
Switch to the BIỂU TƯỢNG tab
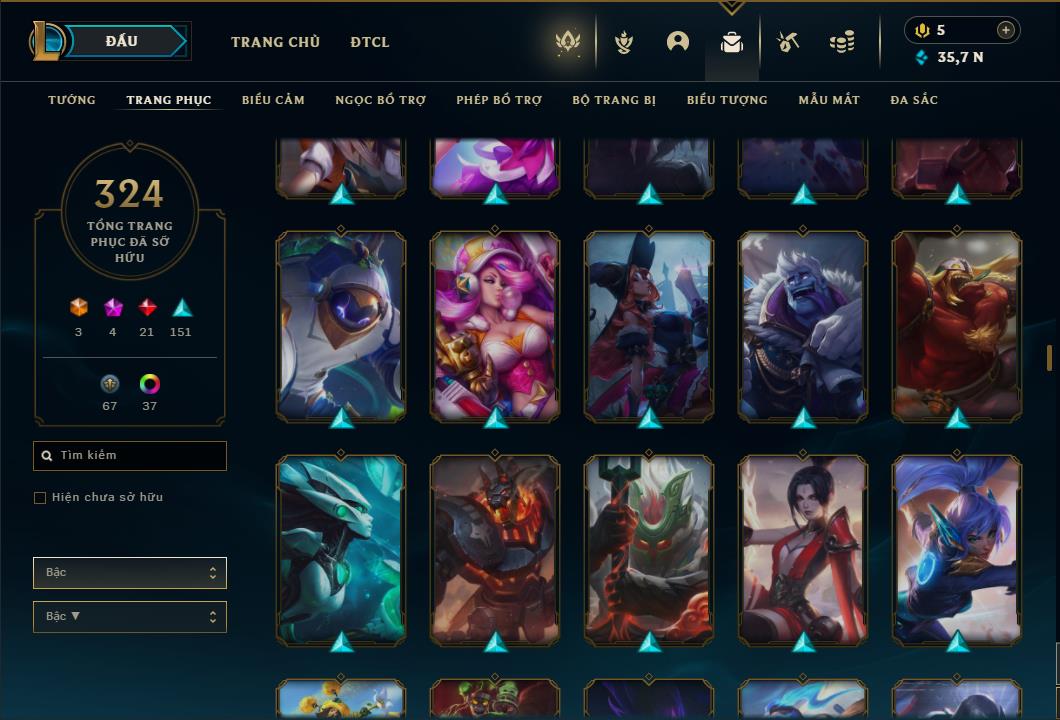pyautogui.click(x=727, y=100)
